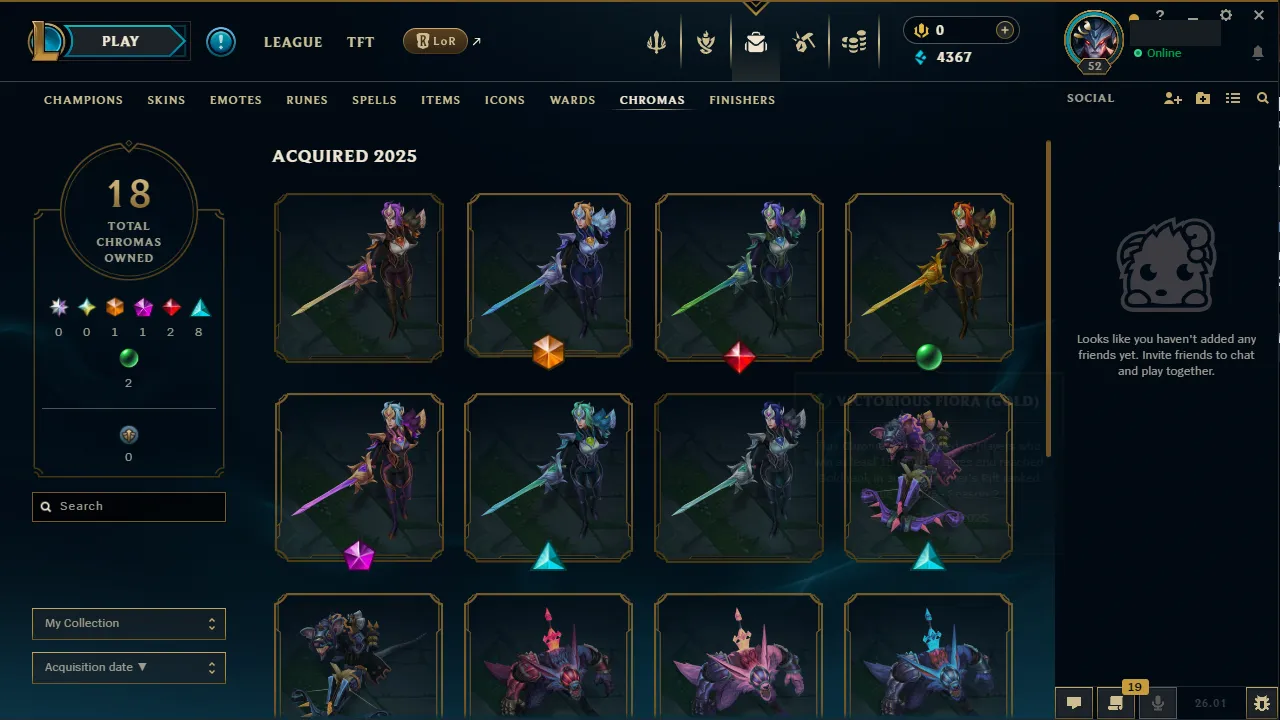Image resolution: width=1280 pixels, height=720 pixels.
Task: Open Loot with the backpack icon
Action: pos(755,42)
